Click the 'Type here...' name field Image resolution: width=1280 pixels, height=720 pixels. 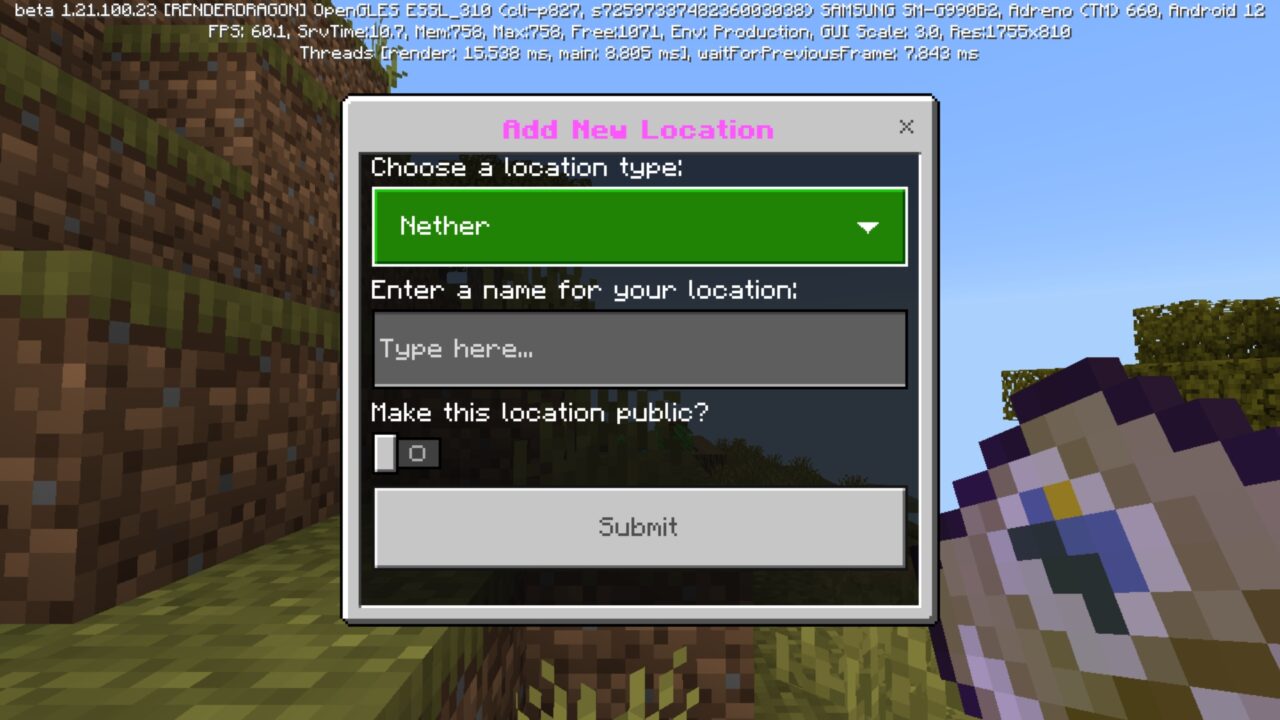pyautogui.click(x=640, y=348)
